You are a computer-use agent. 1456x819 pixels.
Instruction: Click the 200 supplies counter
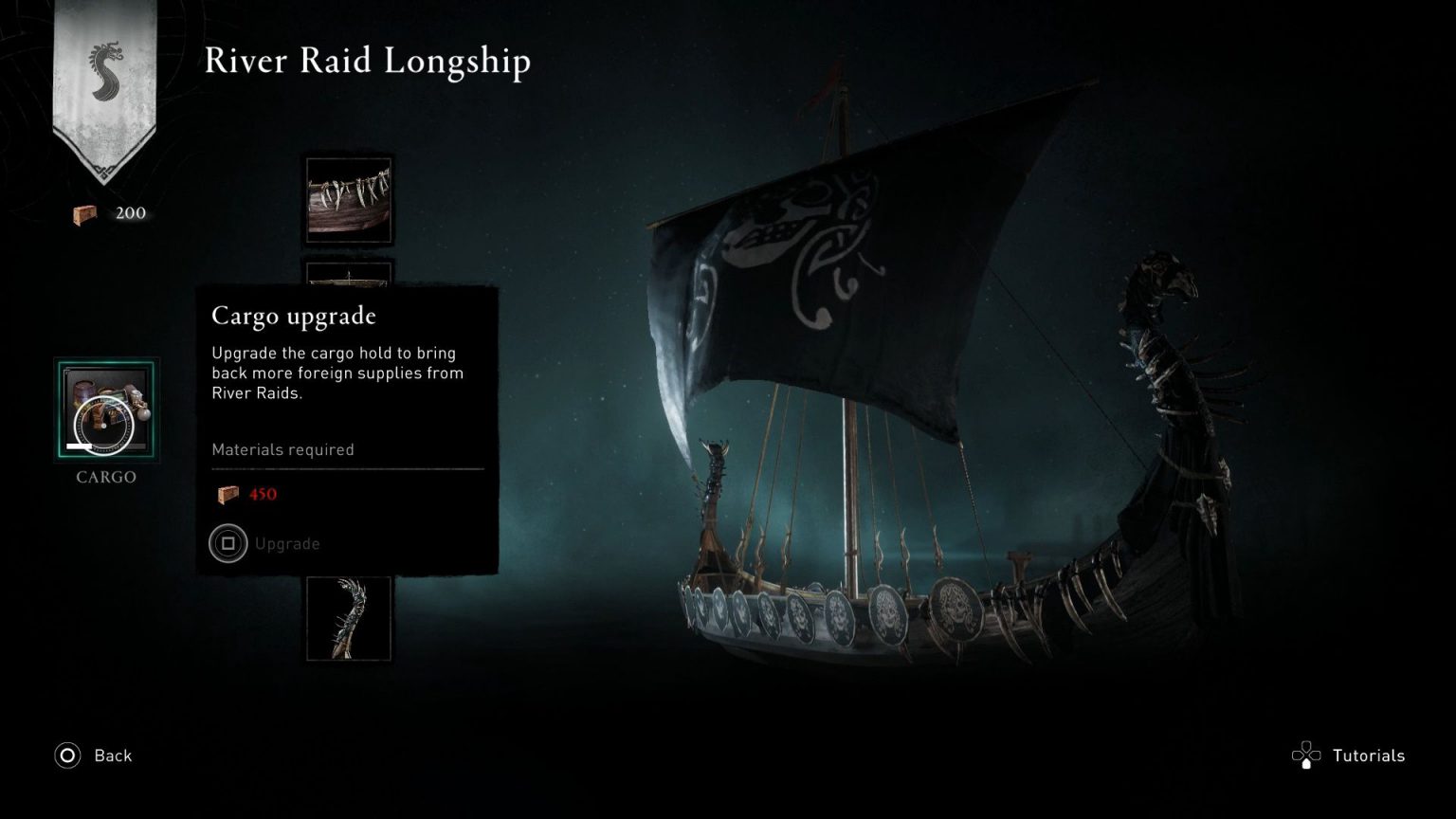click(x=129, y=212)
